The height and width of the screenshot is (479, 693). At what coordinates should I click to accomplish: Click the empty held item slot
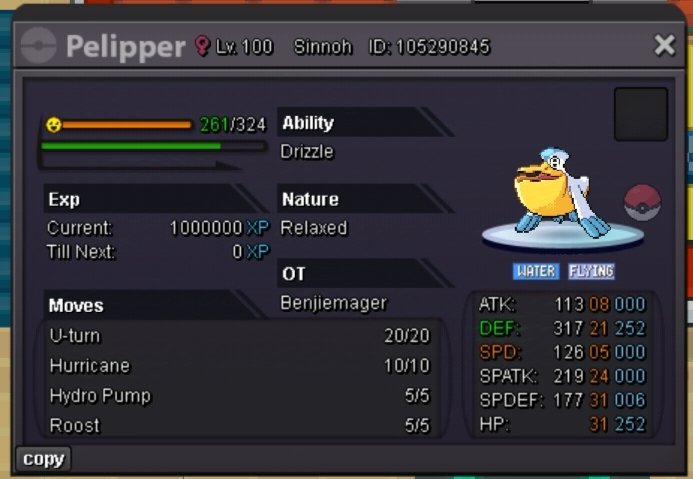point(641,114)
